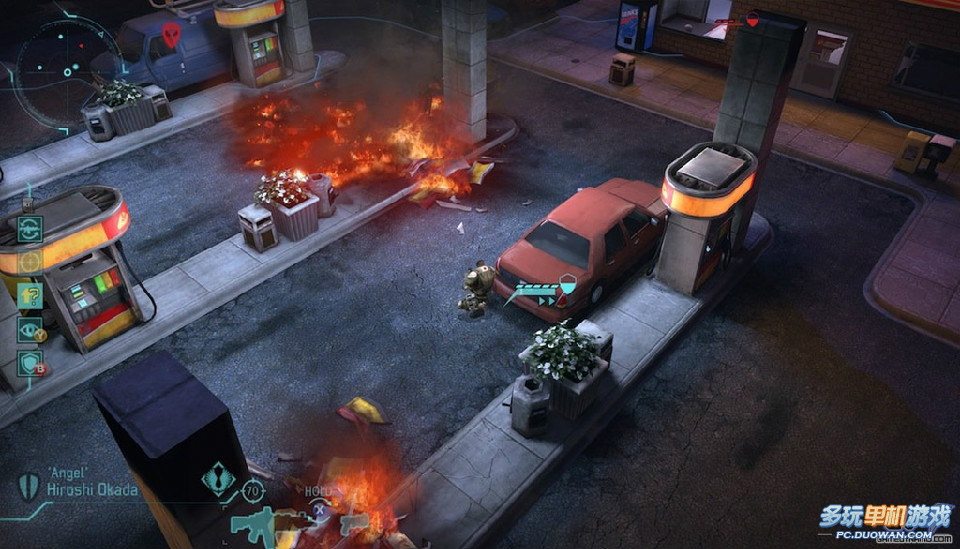Image resolution: width=960 pixels, height=549 pixels.
Task: Activate the eye overwatch icon
Action: coord(30,330)
